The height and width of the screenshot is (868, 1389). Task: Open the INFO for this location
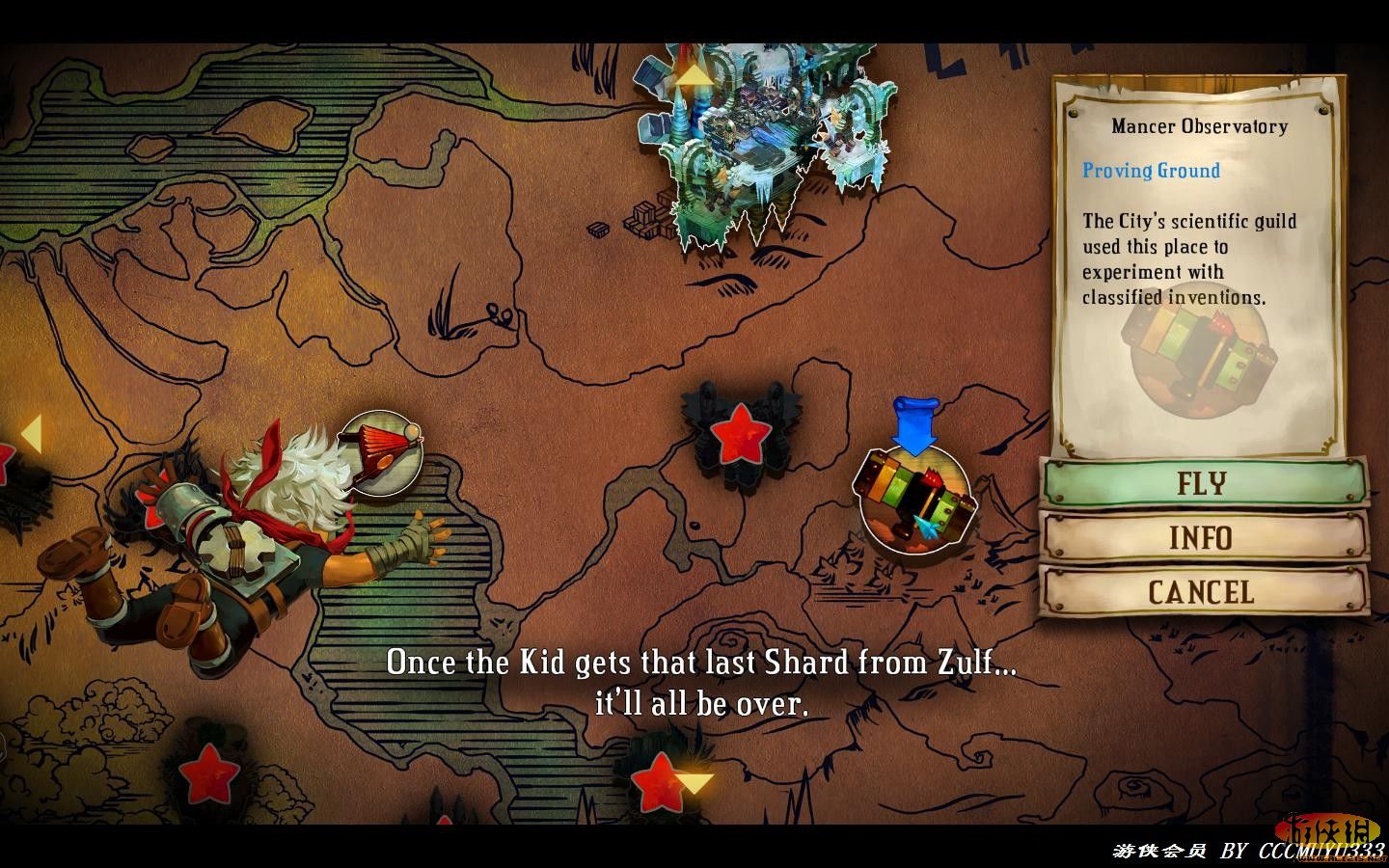tap(1203, 537)
